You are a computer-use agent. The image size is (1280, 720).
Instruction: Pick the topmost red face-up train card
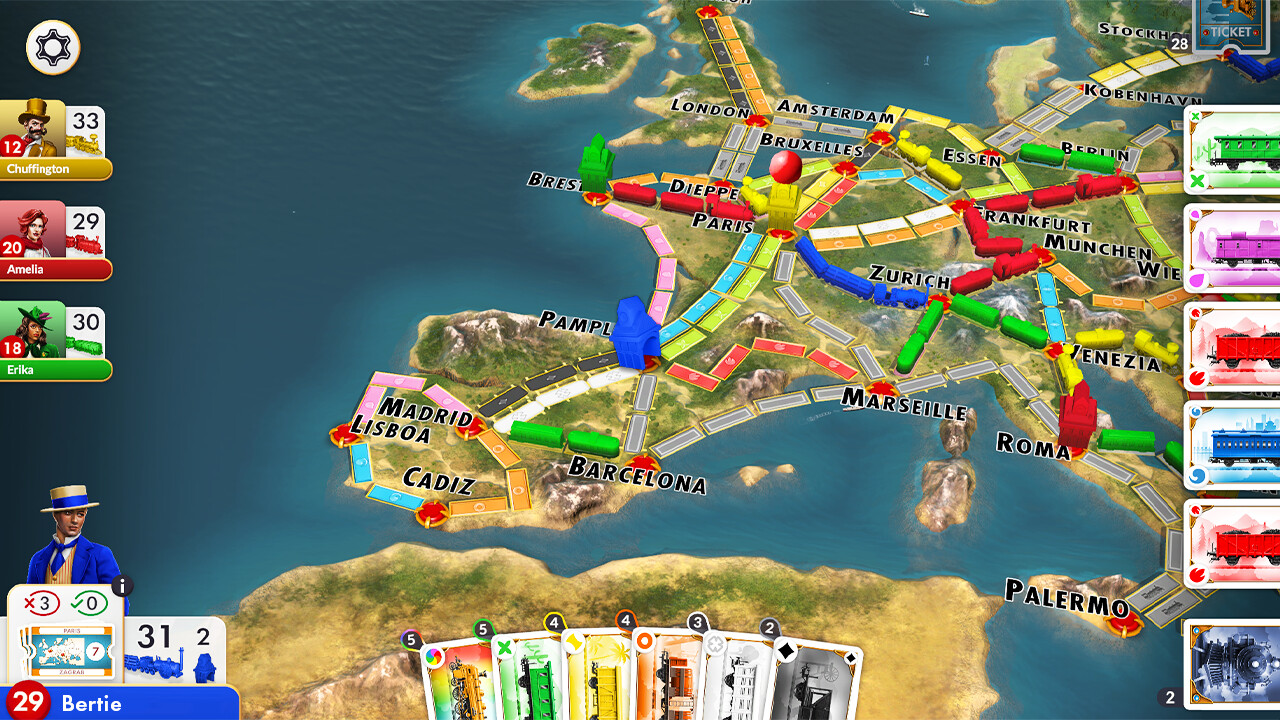pos(1235,345)
